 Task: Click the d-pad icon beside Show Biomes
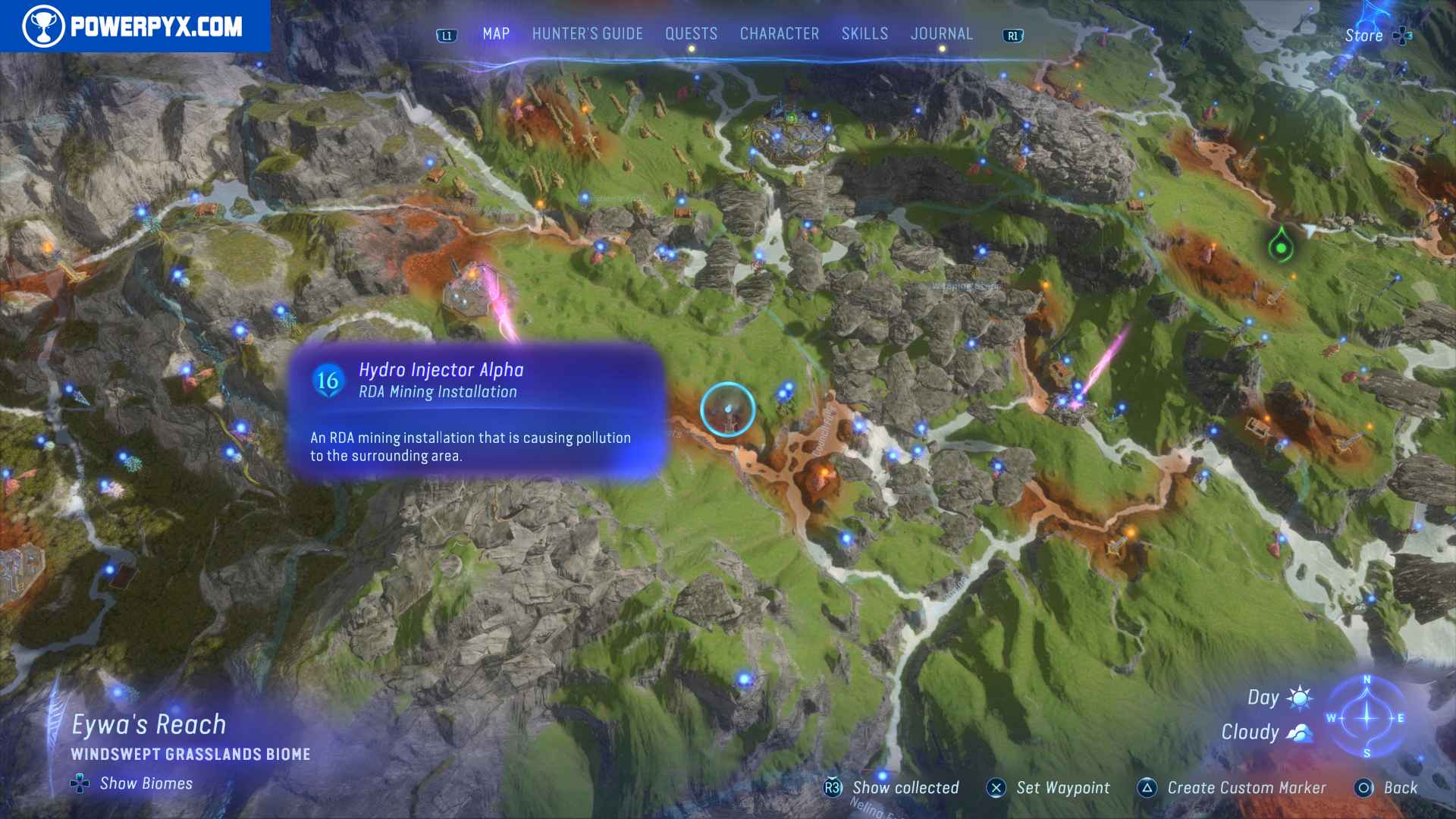(x=79, y=784)
